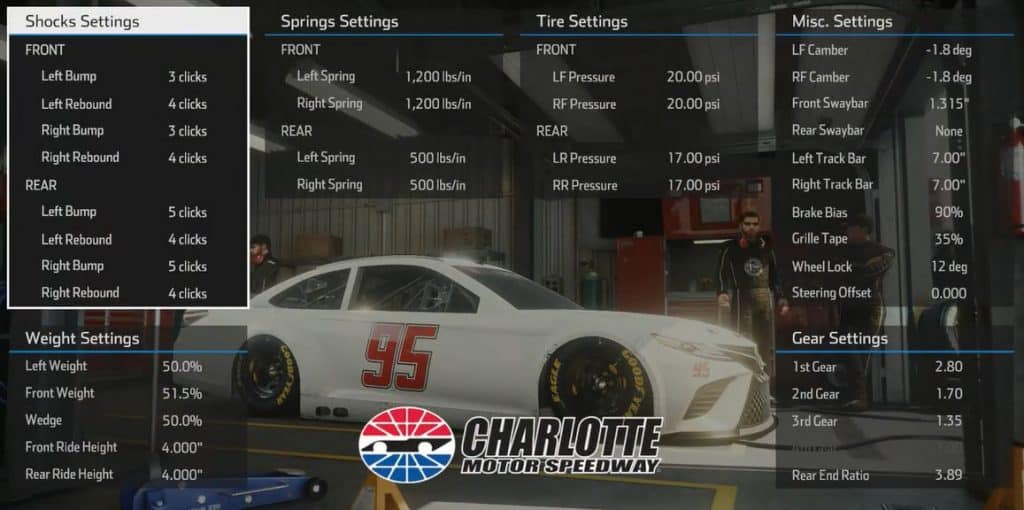Select the RF Camber setting
1024x510 pixels.
click(878, 77)
